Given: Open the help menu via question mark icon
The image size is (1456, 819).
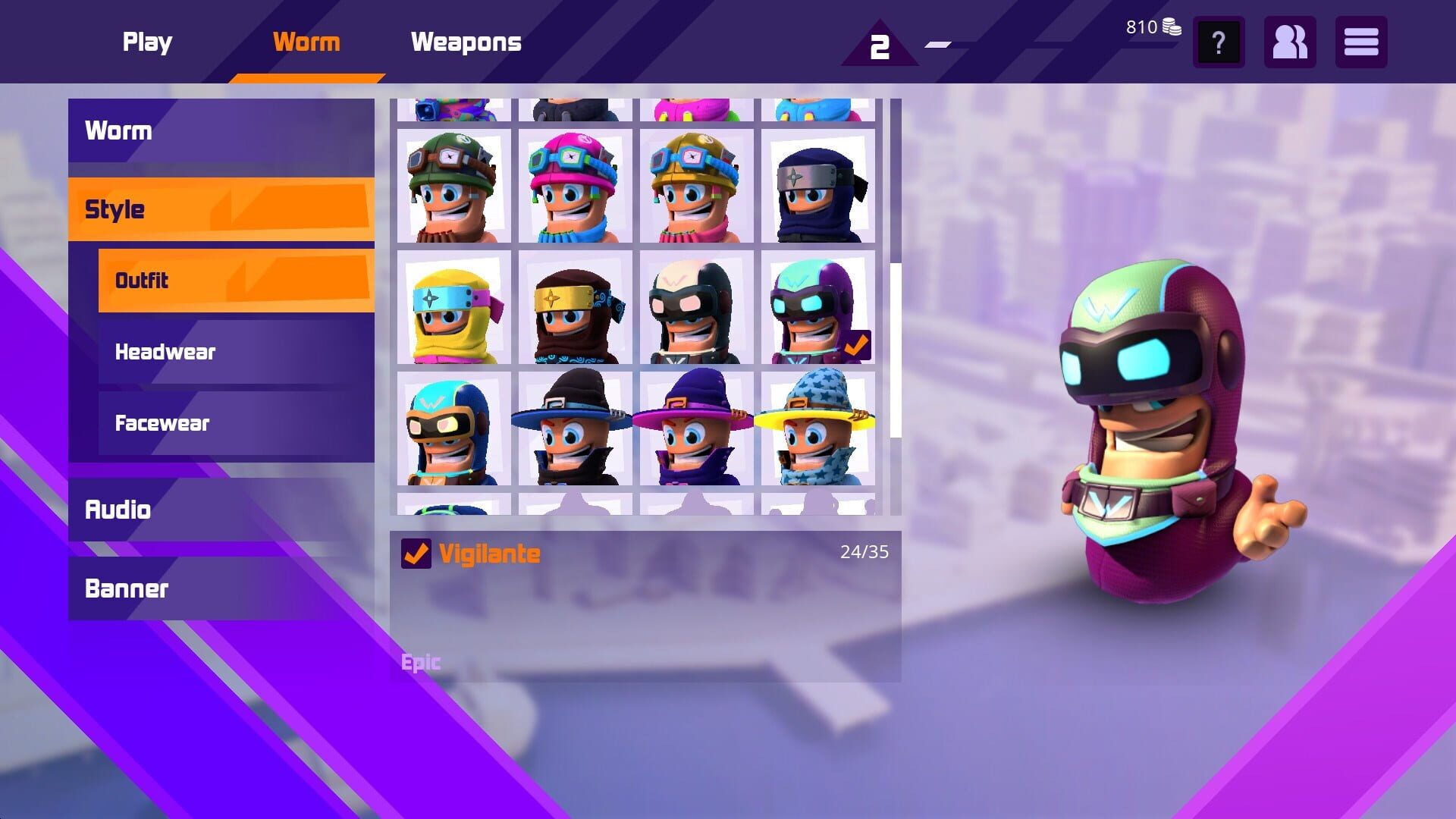Looking at the screenshot, I should pos(1218,42).
